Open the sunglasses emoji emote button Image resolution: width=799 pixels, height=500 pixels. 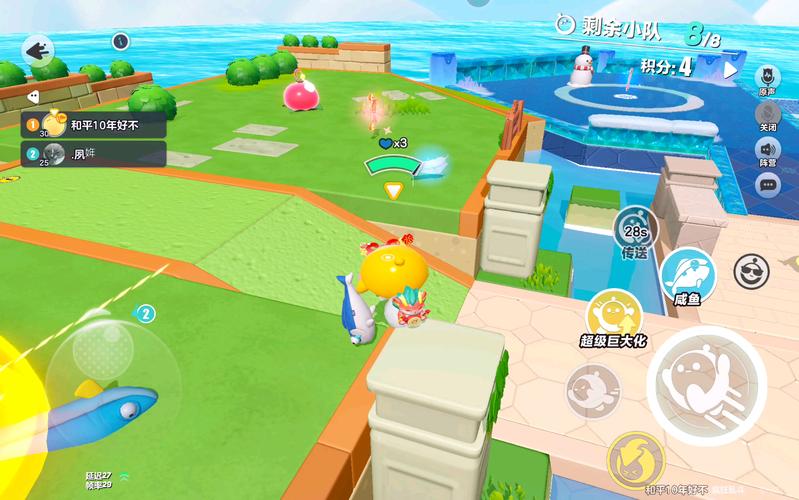pyautogui.click(x=750, y=270)
